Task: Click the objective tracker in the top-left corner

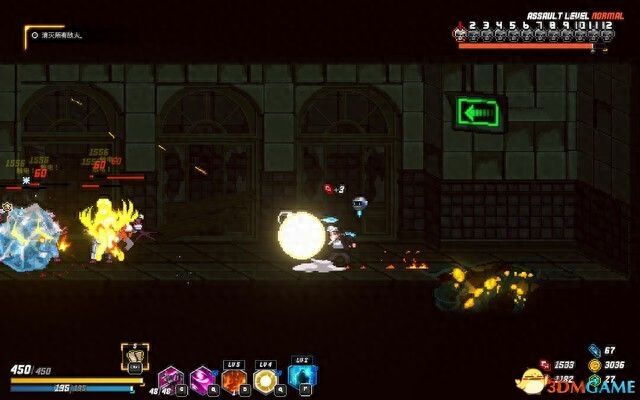Action: click(x=60, y=37)
